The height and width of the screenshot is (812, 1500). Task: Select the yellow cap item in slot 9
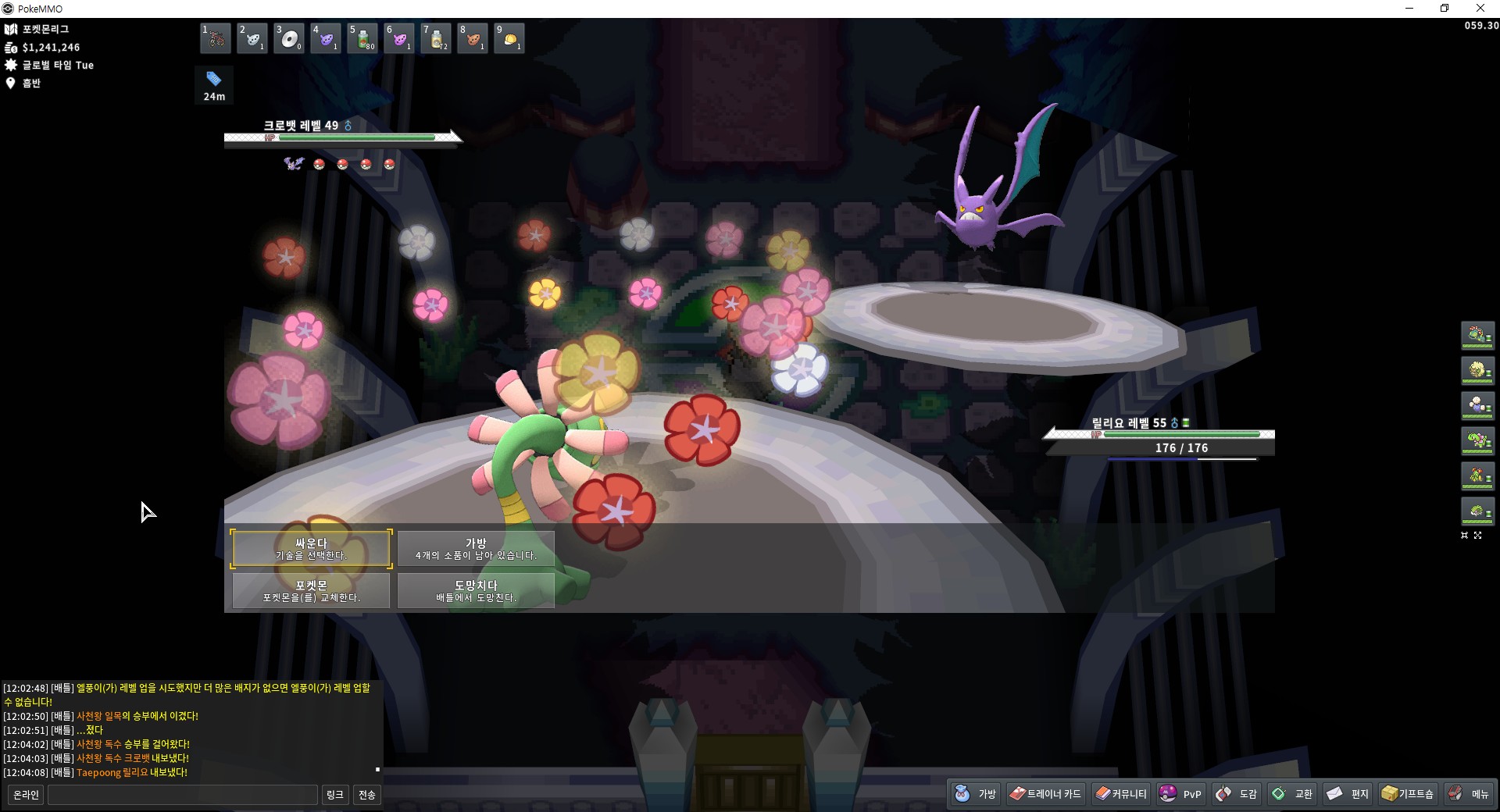coord(509,38)
